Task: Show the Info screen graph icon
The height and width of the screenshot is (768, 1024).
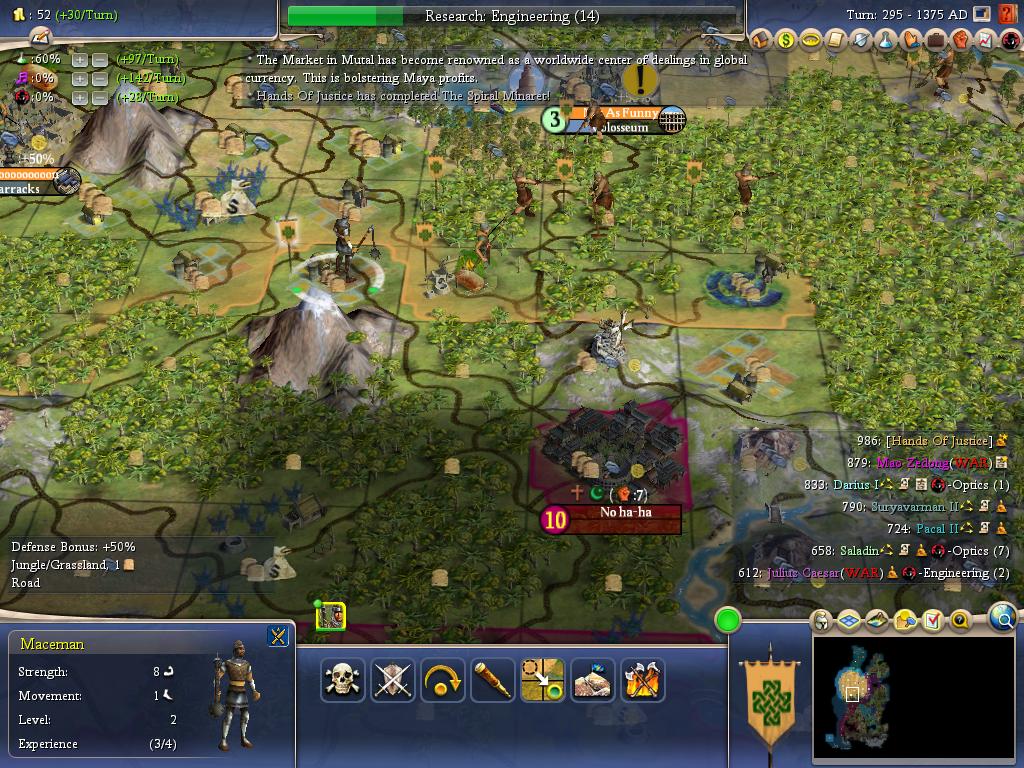Action: tap(985, 40)
